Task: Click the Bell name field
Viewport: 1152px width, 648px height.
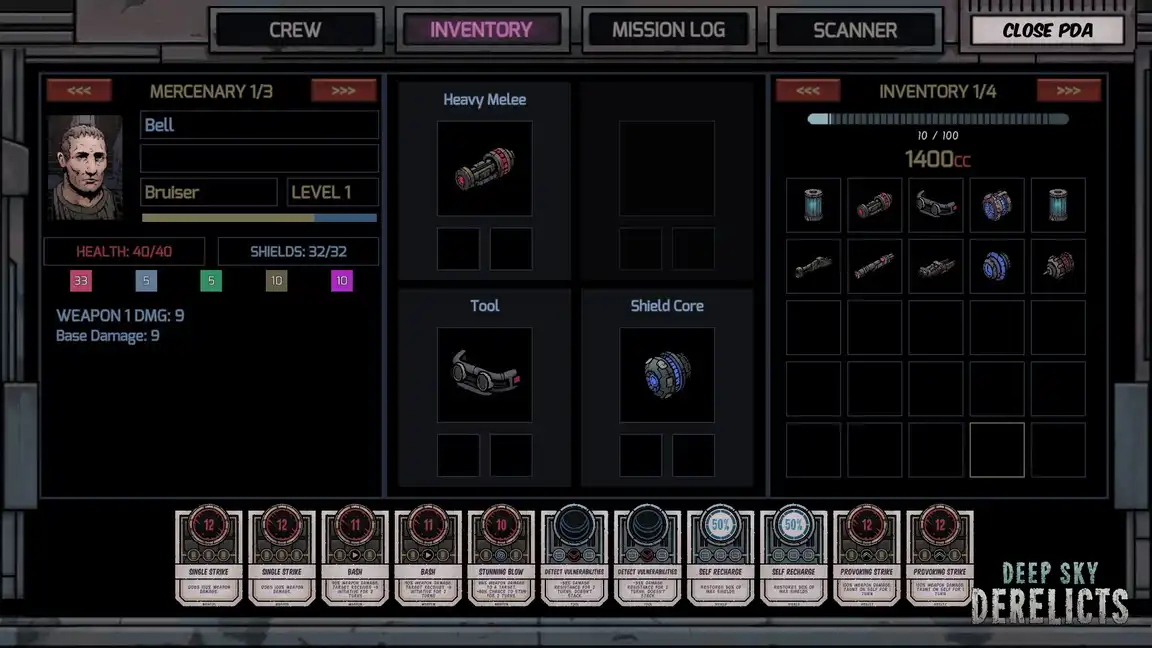Action: [x=260, y=125]
